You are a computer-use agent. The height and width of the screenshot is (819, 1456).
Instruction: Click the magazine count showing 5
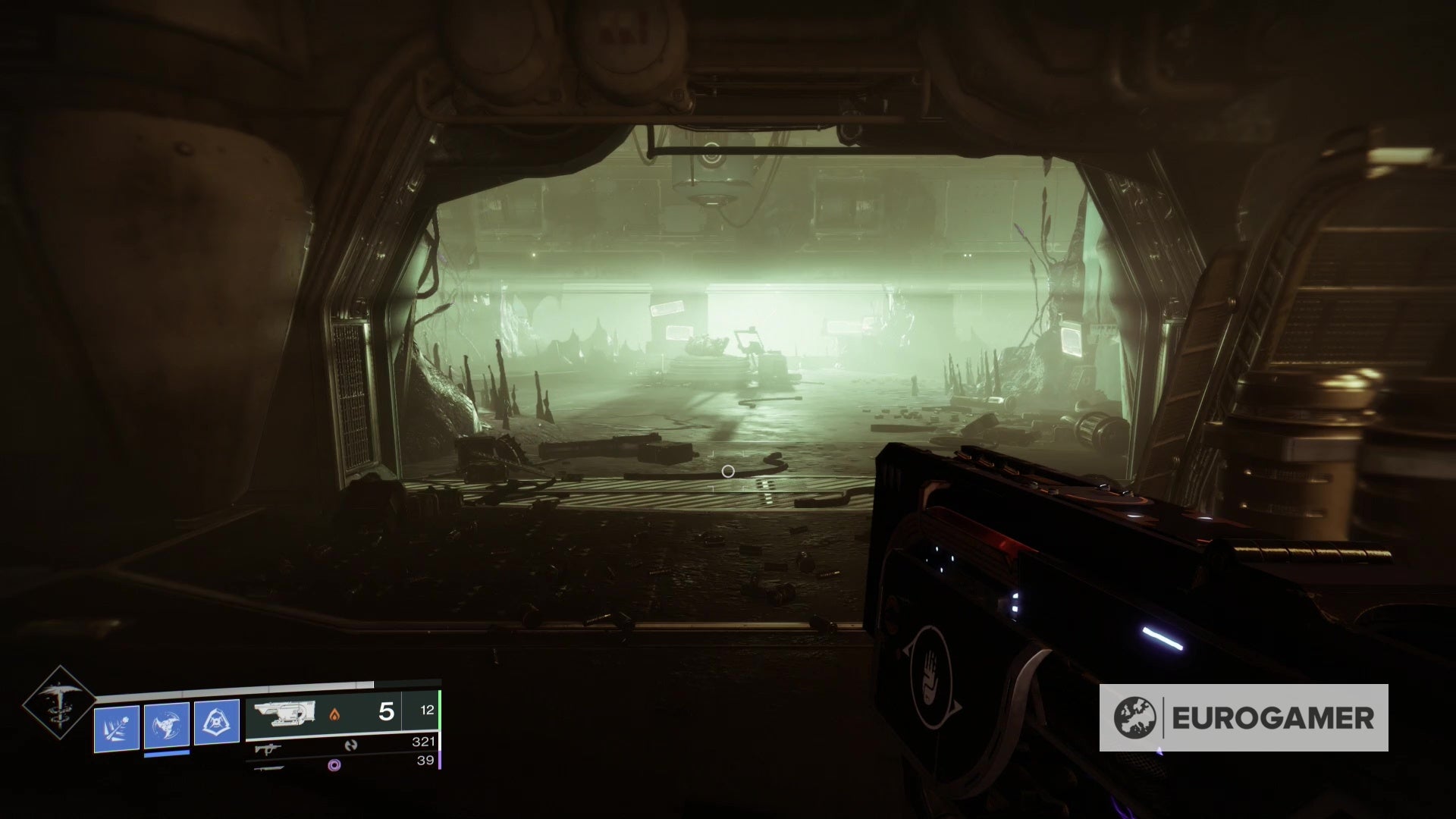386,710
